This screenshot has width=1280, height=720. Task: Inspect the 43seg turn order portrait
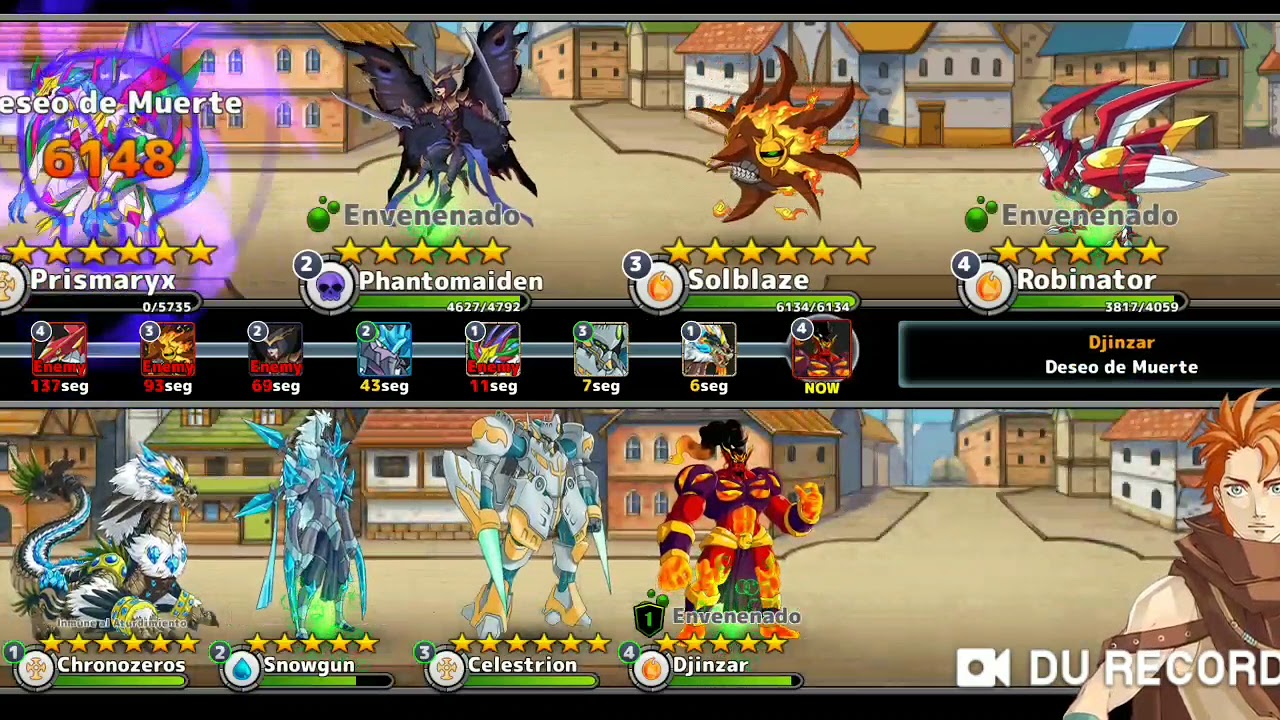[x=384, y=350]
